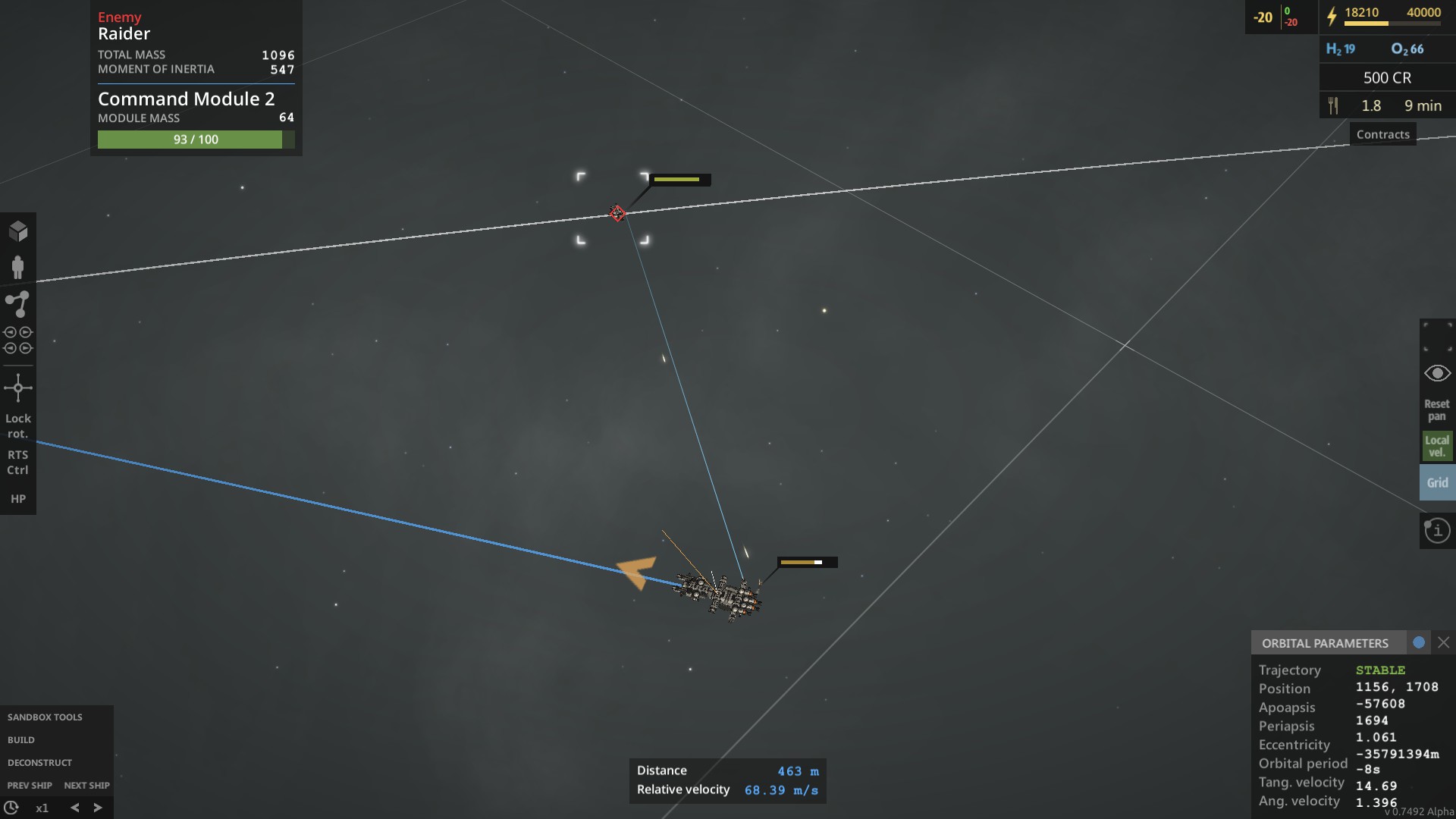Expand the BUILD menu
The image size is (1456, 819).
[22, 739]
